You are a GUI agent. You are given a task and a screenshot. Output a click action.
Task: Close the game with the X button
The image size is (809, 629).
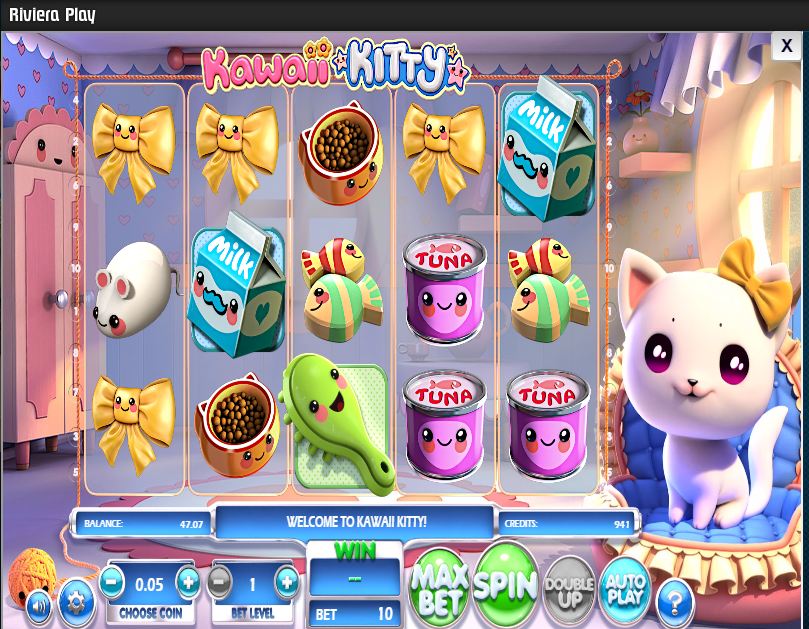tap(786, 46)
